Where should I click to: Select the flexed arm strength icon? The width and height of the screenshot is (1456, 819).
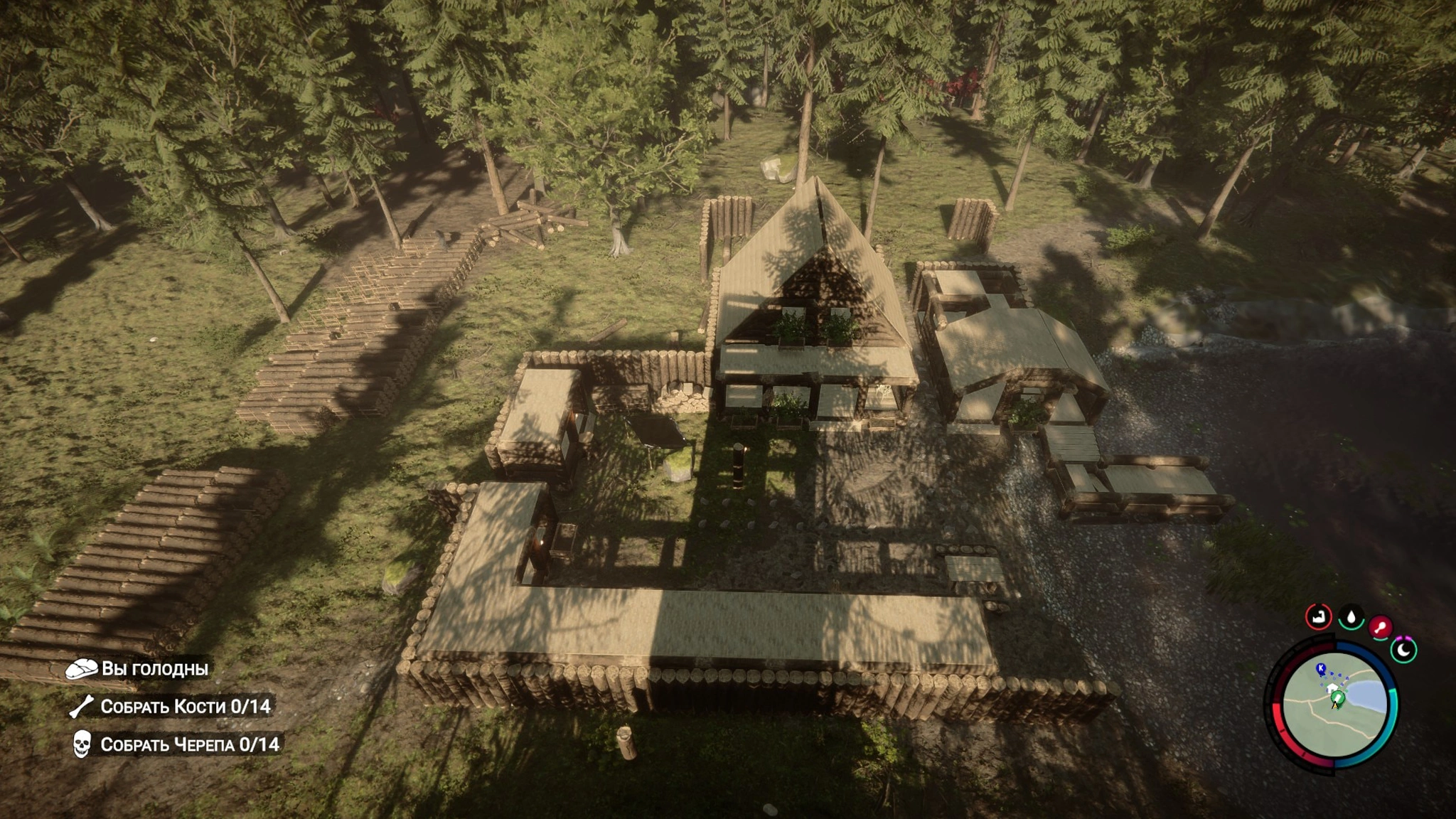coord(1319,616)
